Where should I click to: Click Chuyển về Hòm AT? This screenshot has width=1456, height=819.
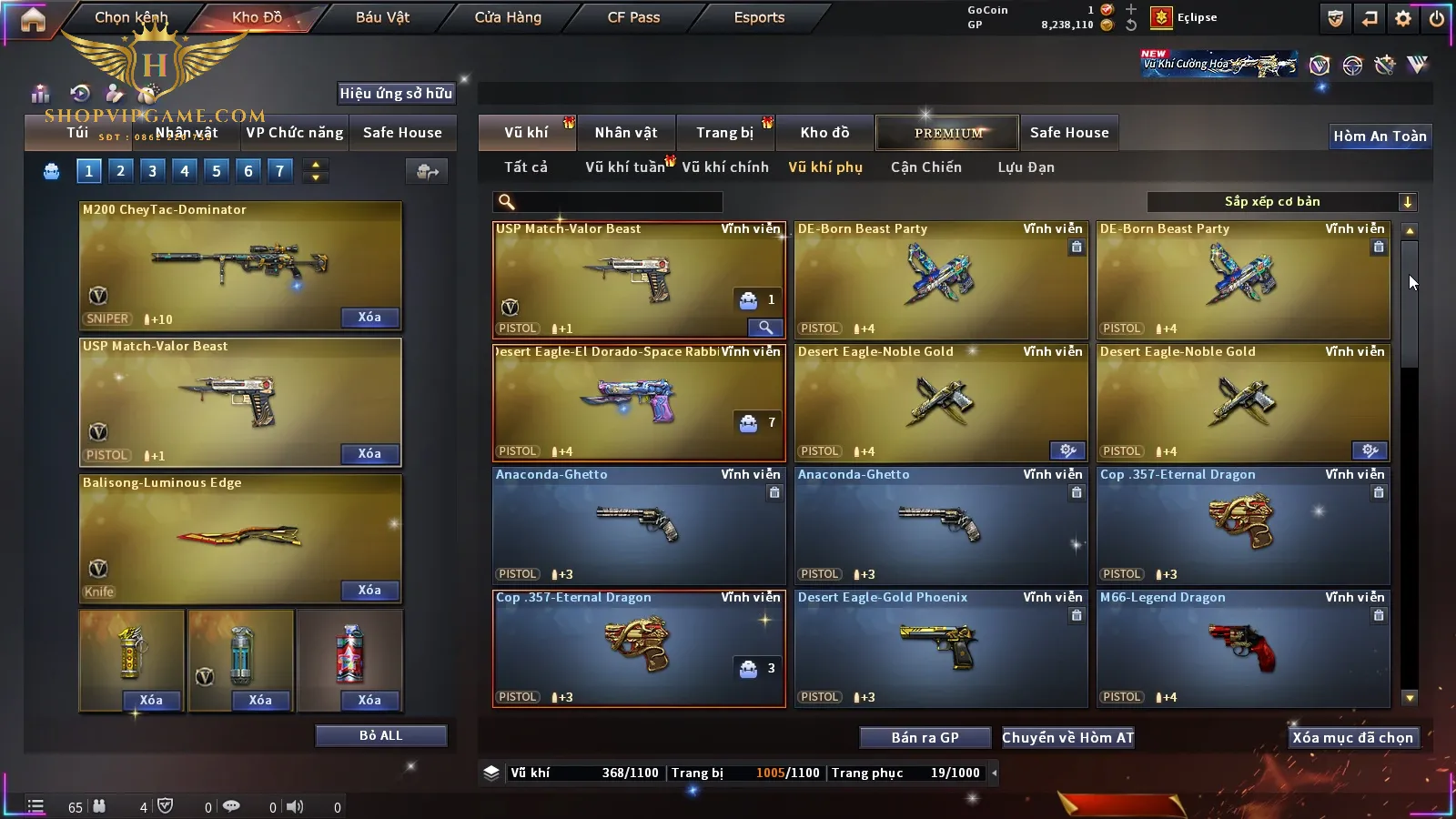(x=1067, y=738)
